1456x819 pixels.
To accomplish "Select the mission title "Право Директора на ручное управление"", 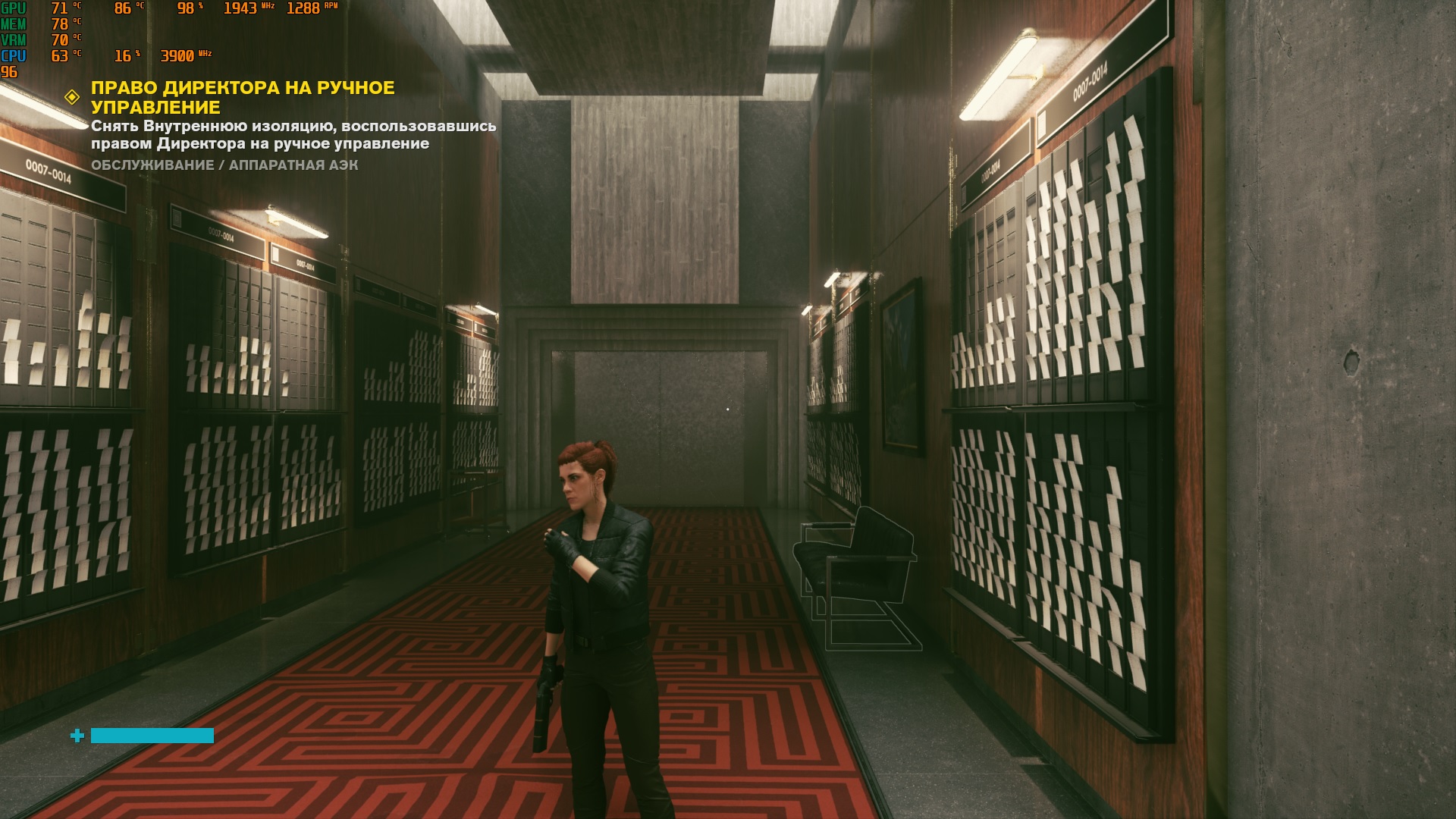I will pos(243,97).
